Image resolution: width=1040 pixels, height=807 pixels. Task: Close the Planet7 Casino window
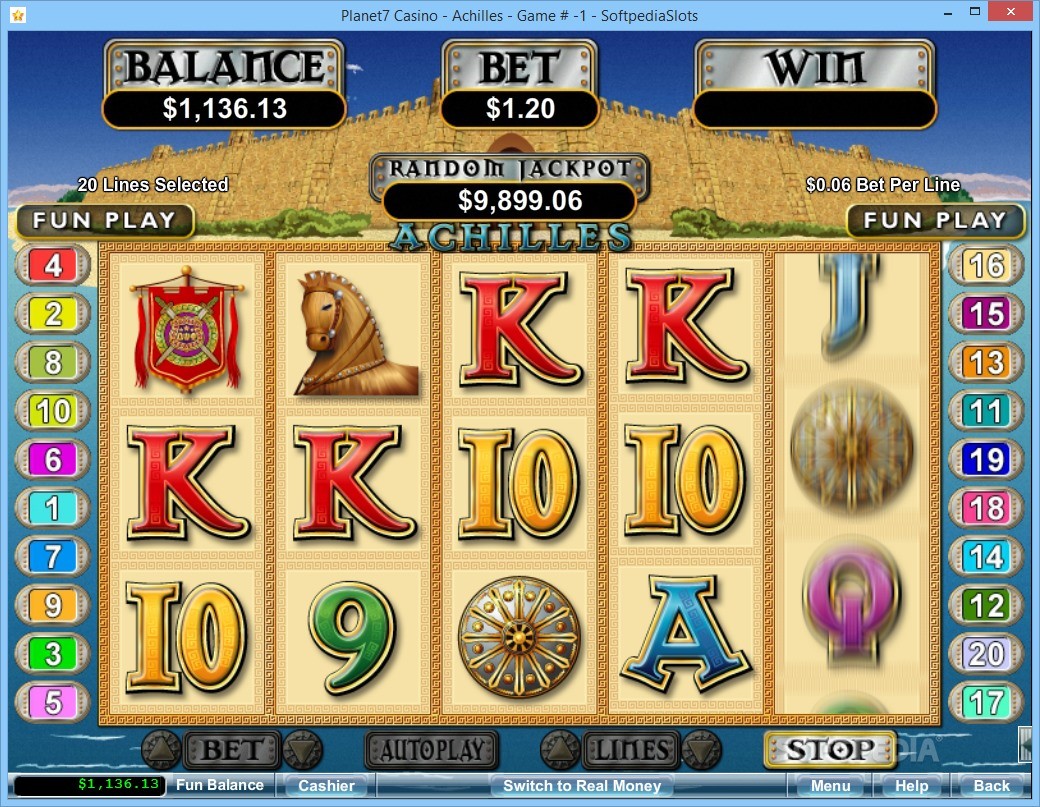(x=1009, y=14)
